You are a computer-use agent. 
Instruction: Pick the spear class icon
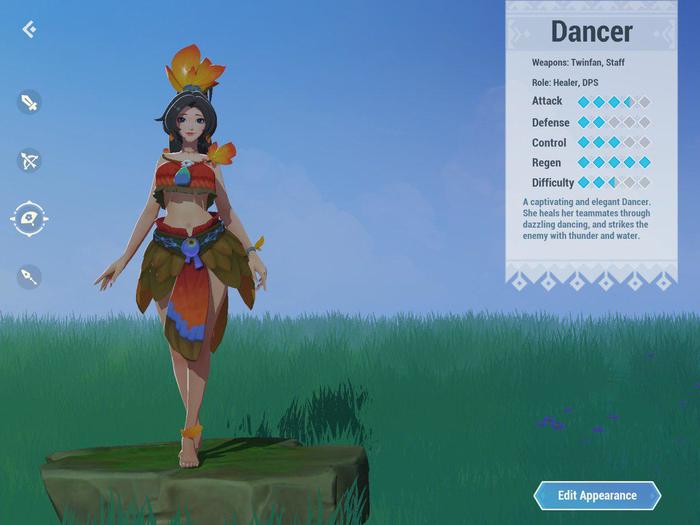click(x=29, y=277)
